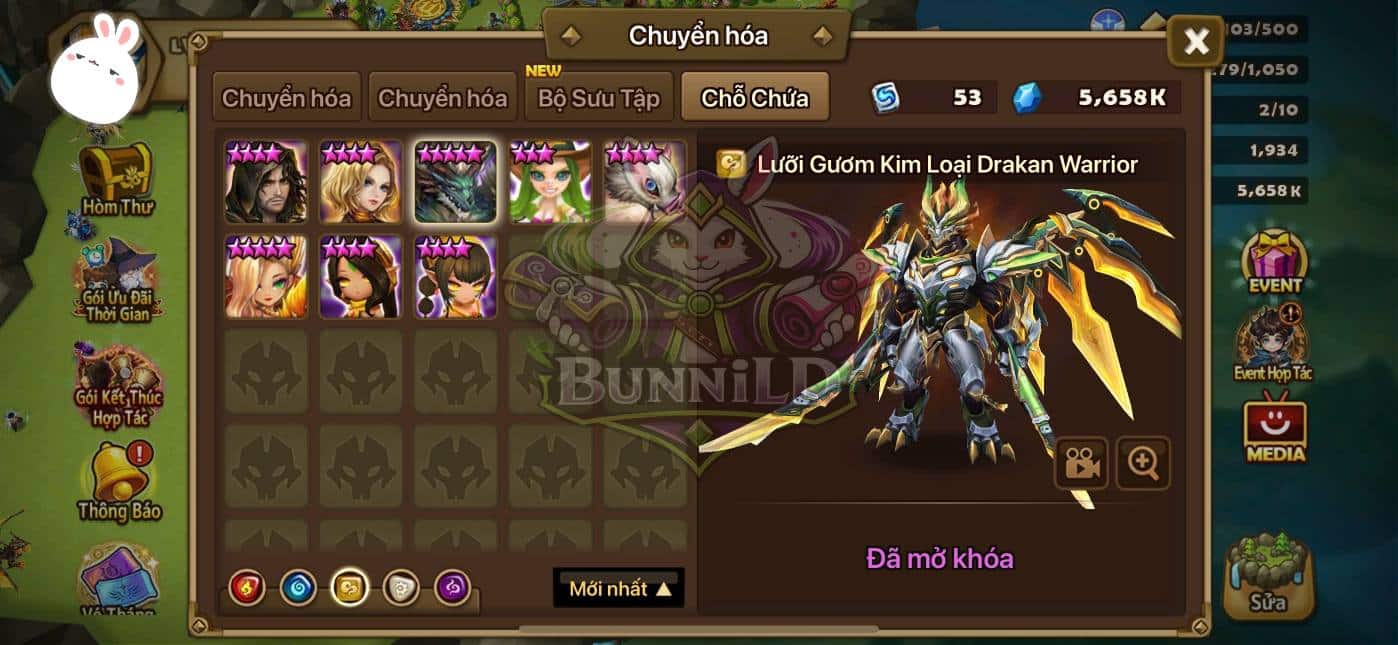Filter by the purple dark element
The height and width of the screenshot is (645, 1398).
click(453, 587)
